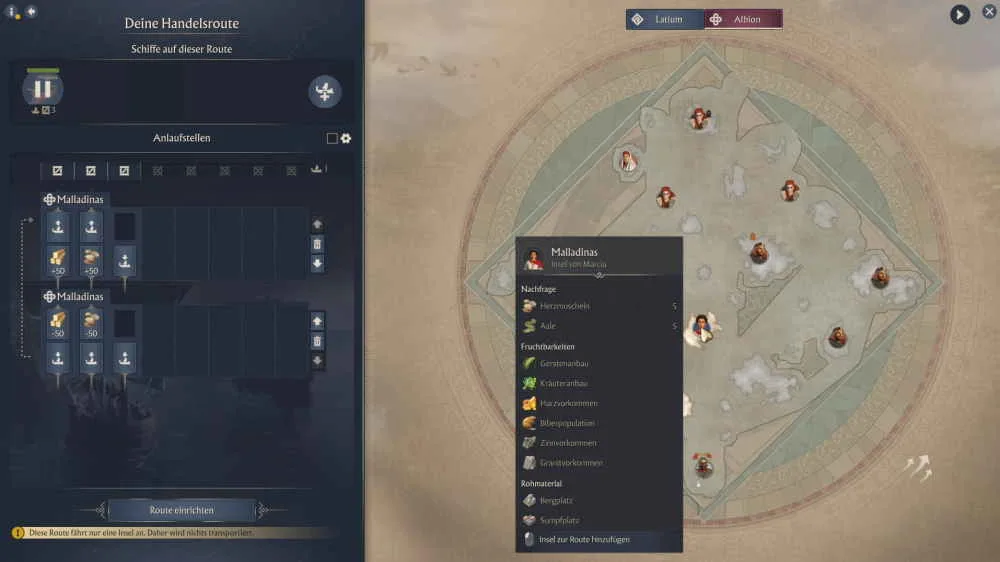Confirm with the Route einrichten button
Image resolution: width=1000 pixels, height=562 pixels.
click(181, 510)
